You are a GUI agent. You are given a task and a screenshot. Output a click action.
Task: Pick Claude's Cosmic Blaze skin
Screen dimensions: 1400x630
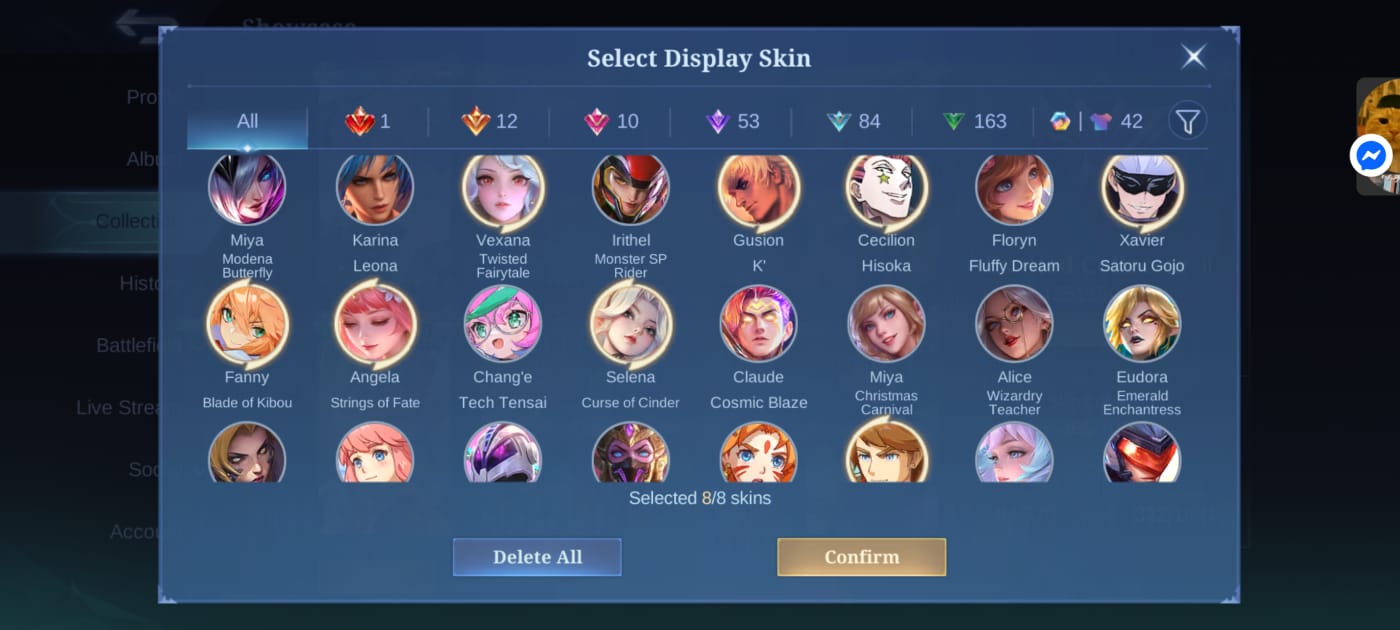pos(758,324)
